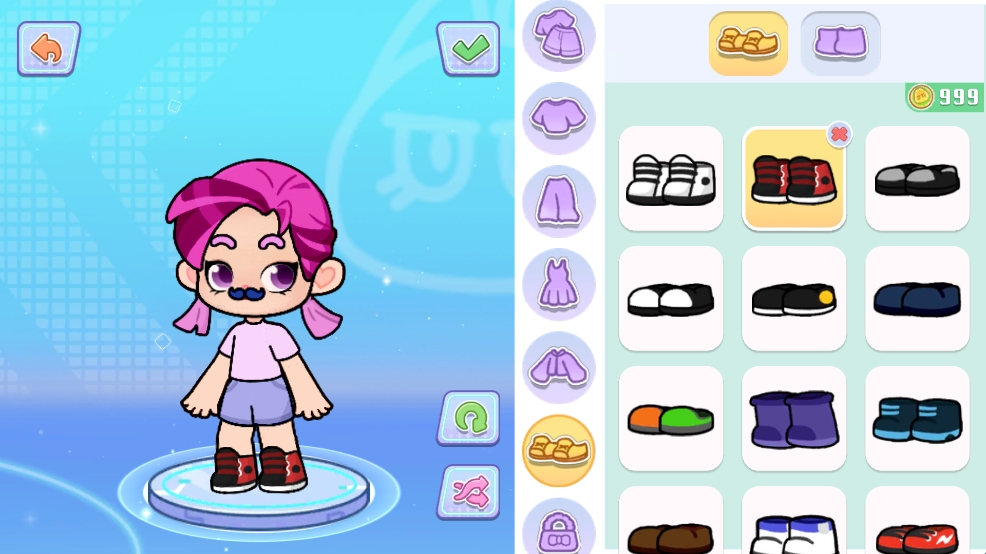
Task: Remove equipped red sneakers with the X
Action: 839,134
